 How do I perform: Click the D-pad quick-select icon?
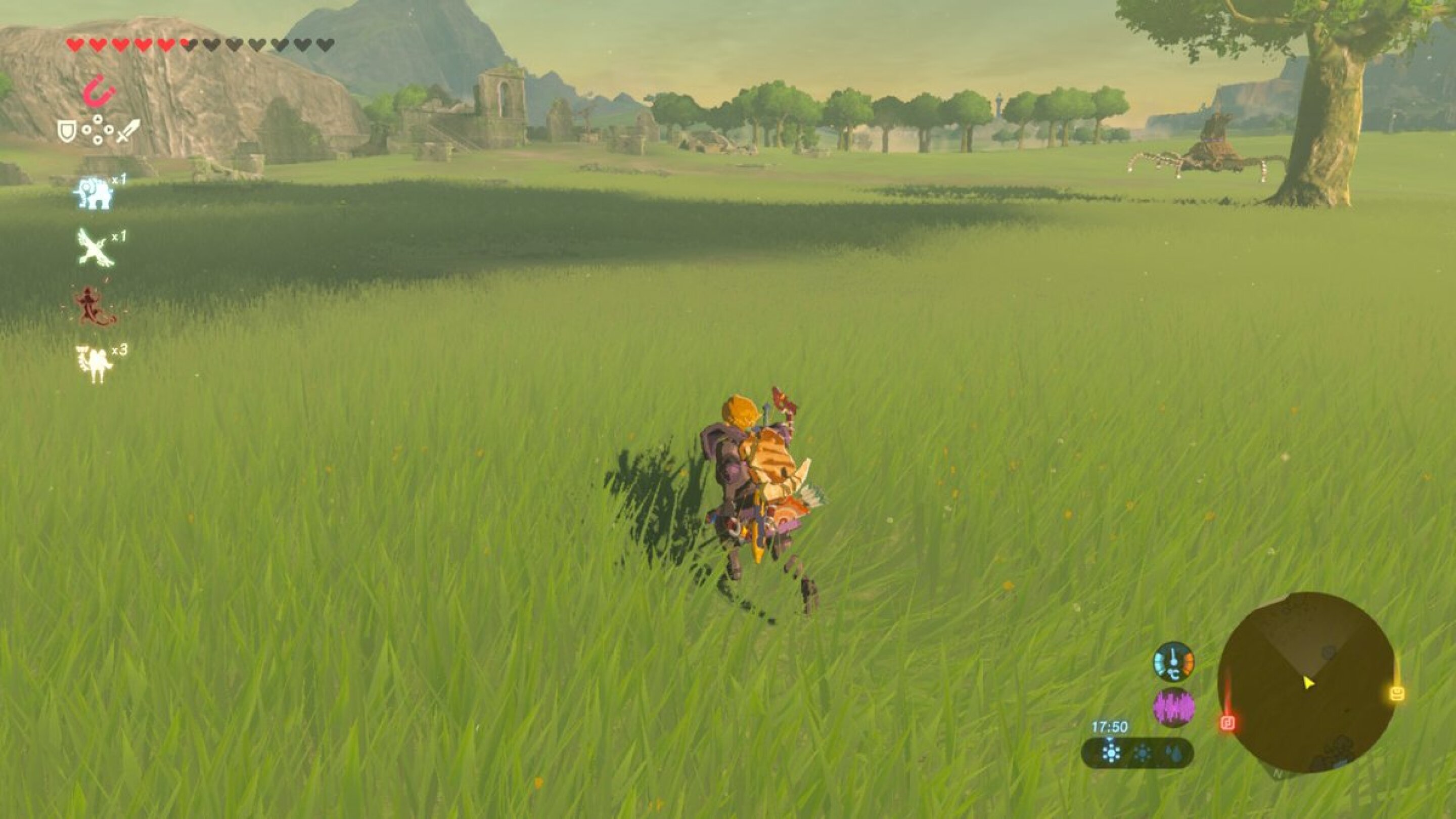tap(99, 130)
